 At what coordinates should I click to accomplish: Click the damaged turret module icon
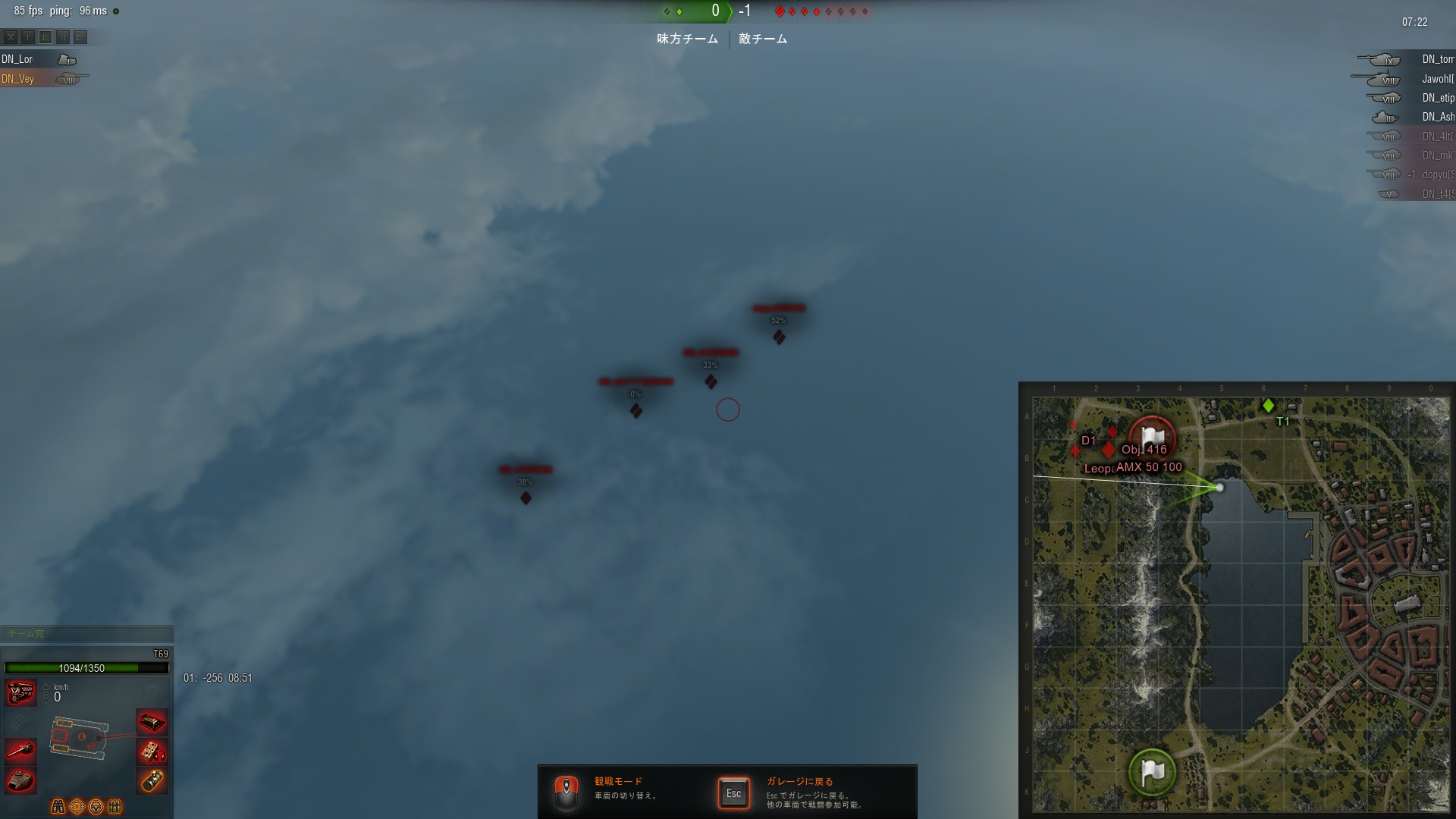(20, 780)
